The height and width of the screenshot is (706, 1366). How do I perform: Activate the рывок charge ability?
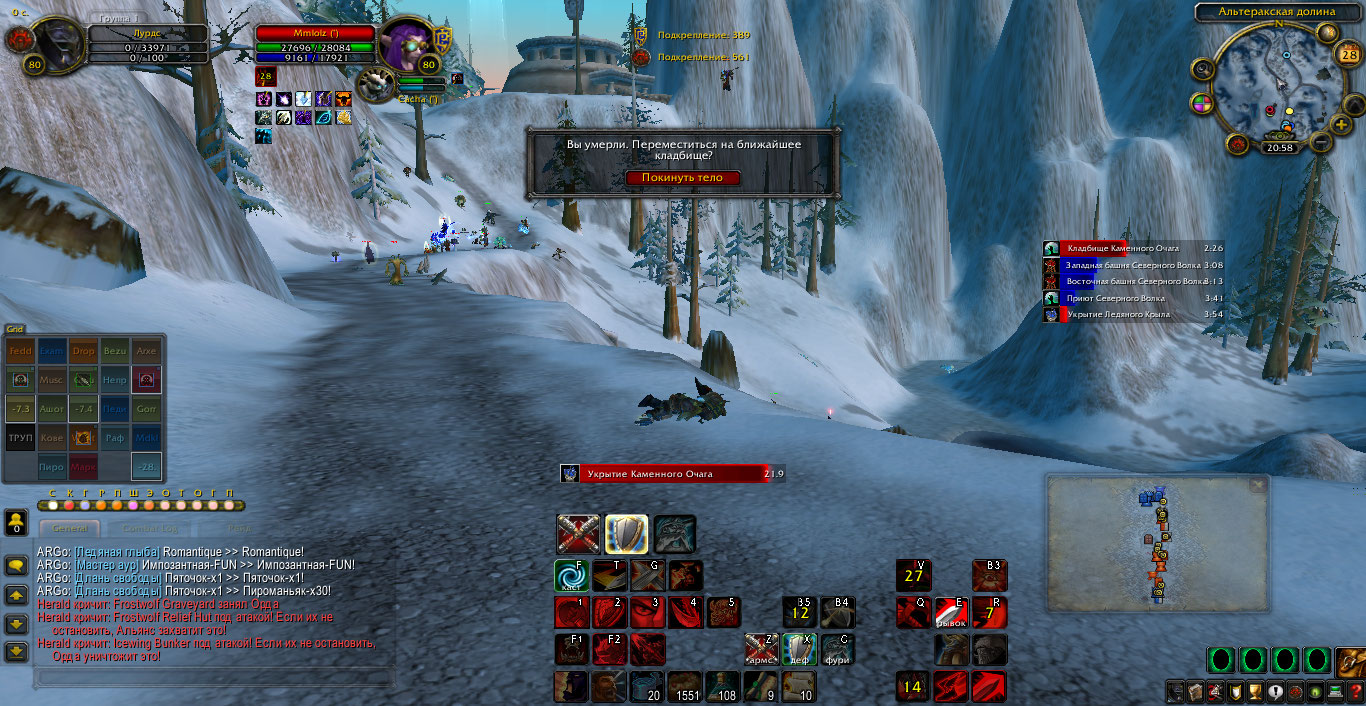pos(950,613)
